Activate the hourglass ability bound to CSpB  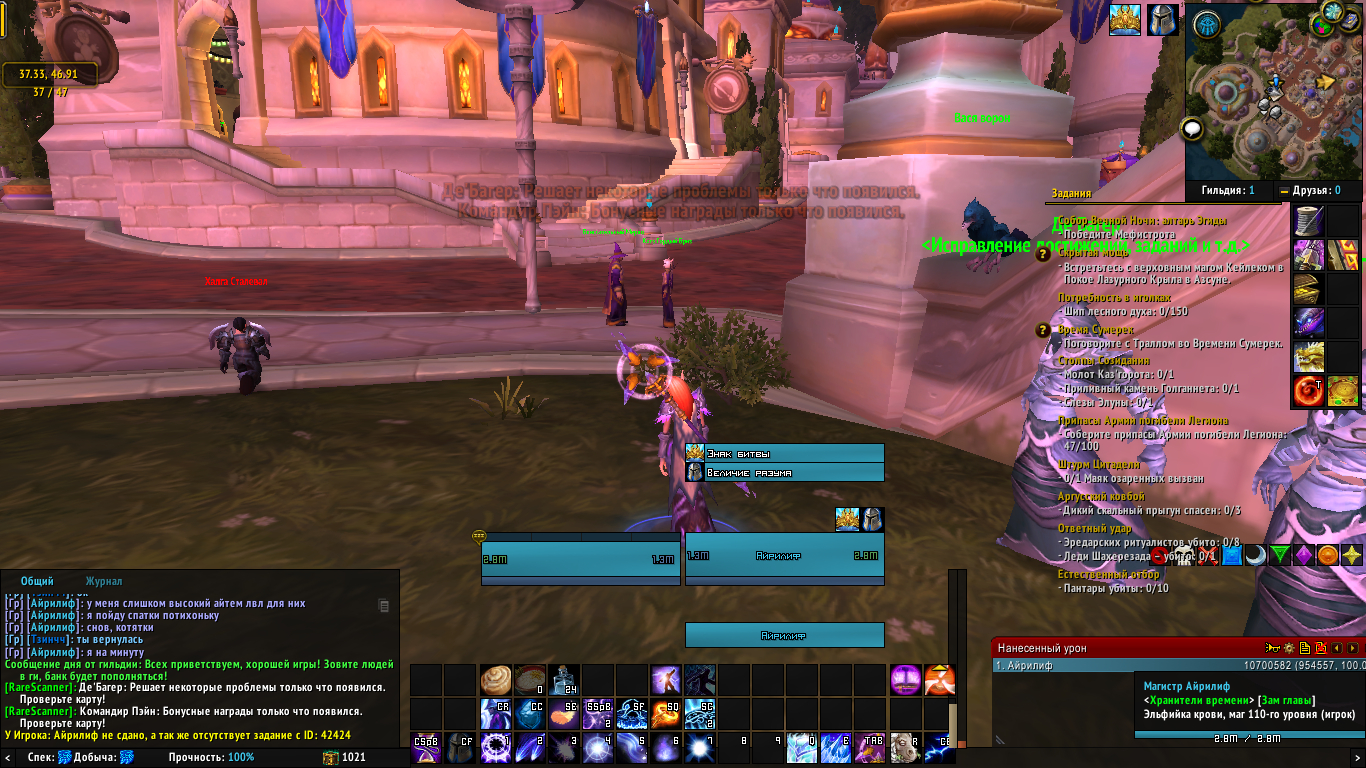tap(427, 747)
